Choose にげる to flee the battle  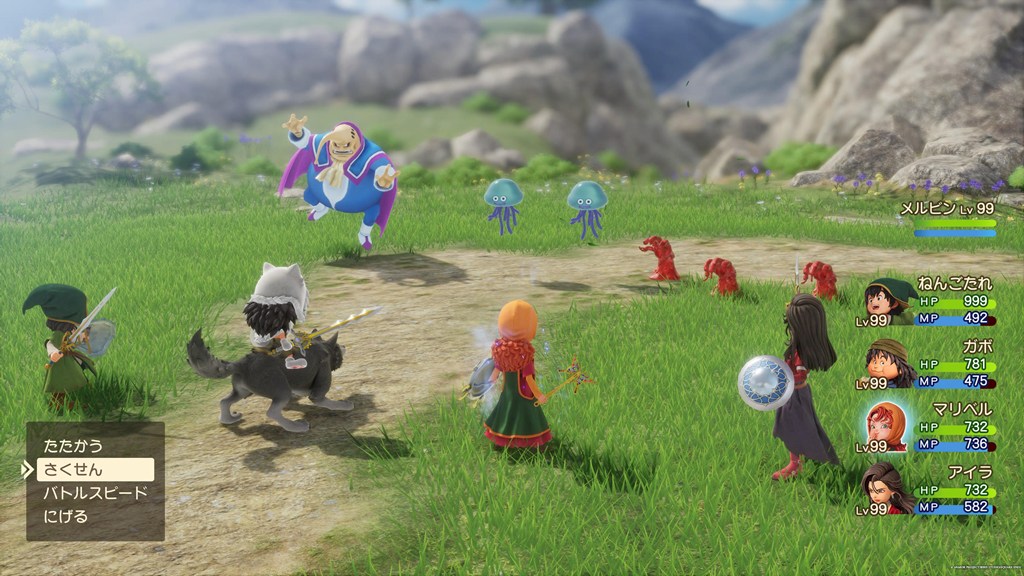[x=66, y=517]
